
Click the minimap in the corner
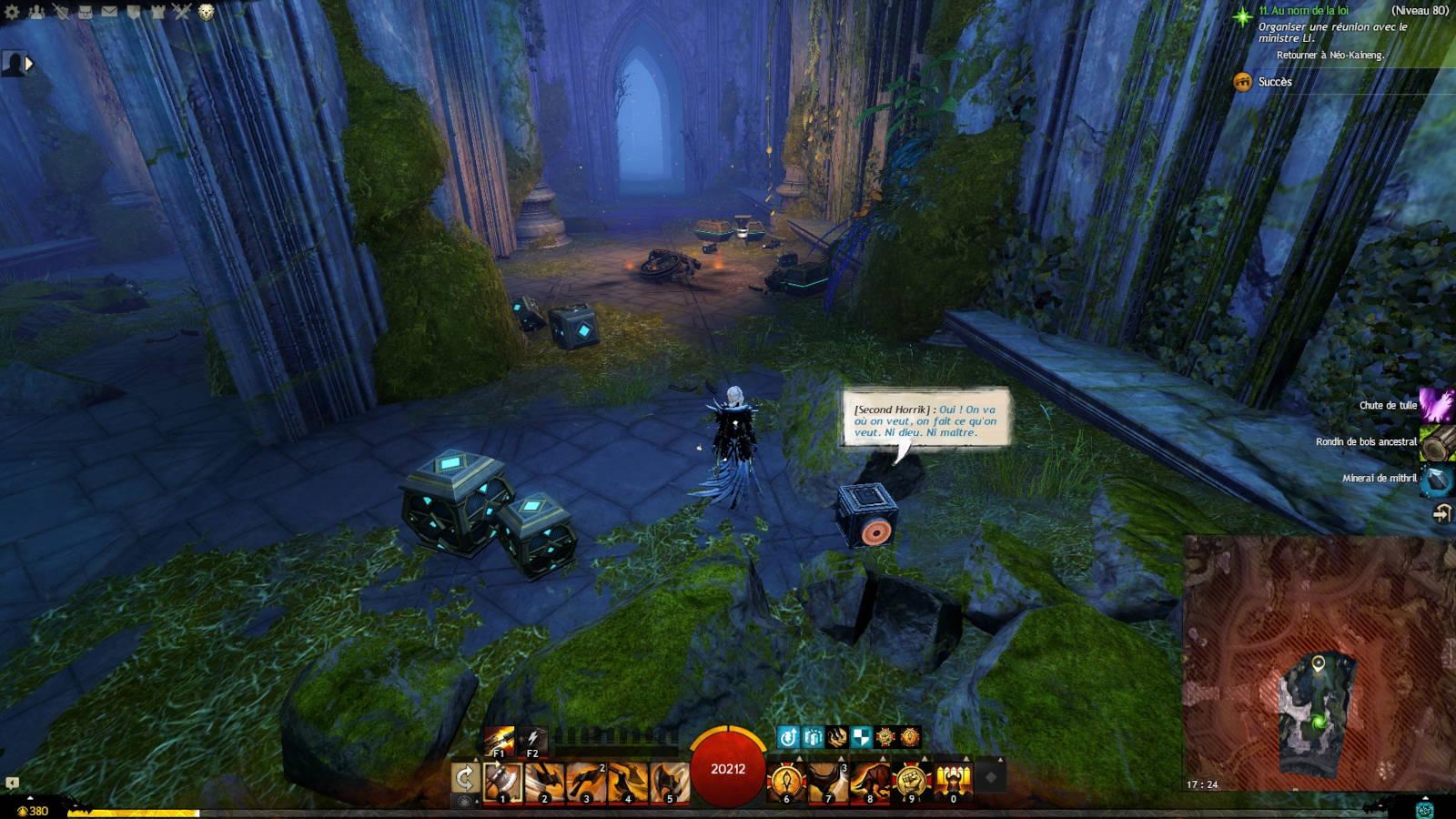(1319, 664)
